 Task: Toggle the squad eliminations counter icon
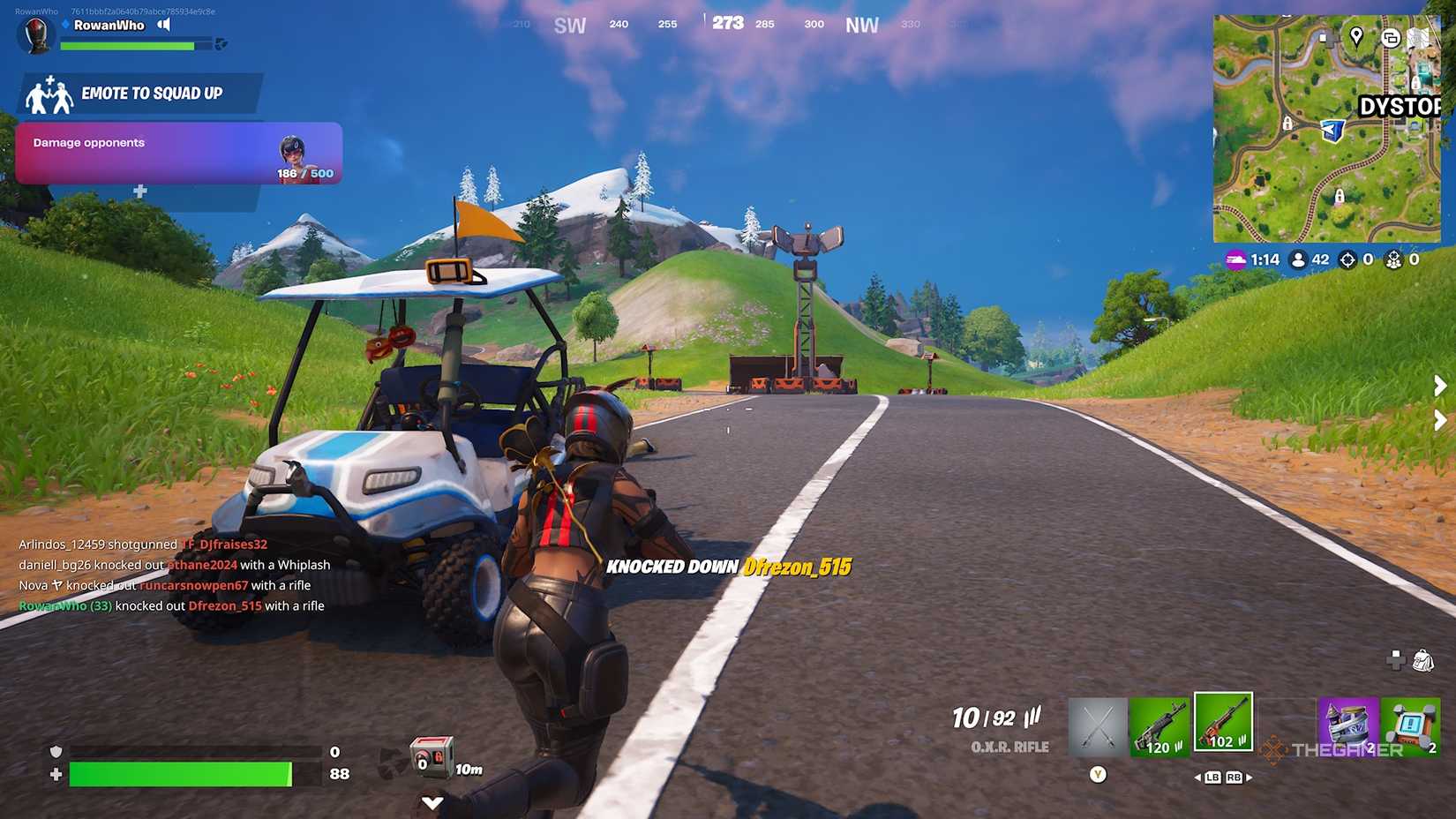(x=1392, y=259)
